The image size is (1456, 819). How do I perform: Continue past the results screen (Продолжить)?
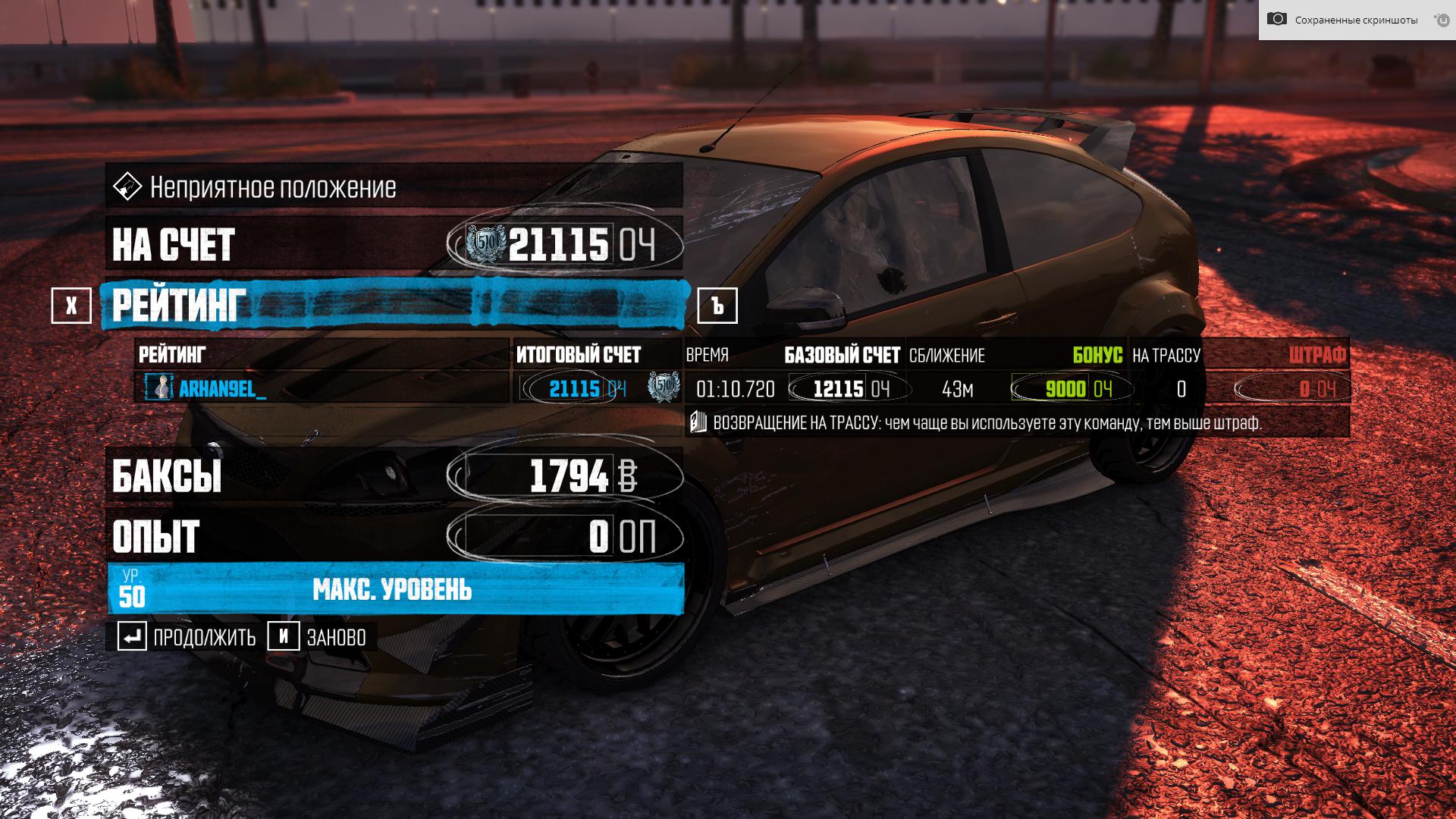coord(187,637)
